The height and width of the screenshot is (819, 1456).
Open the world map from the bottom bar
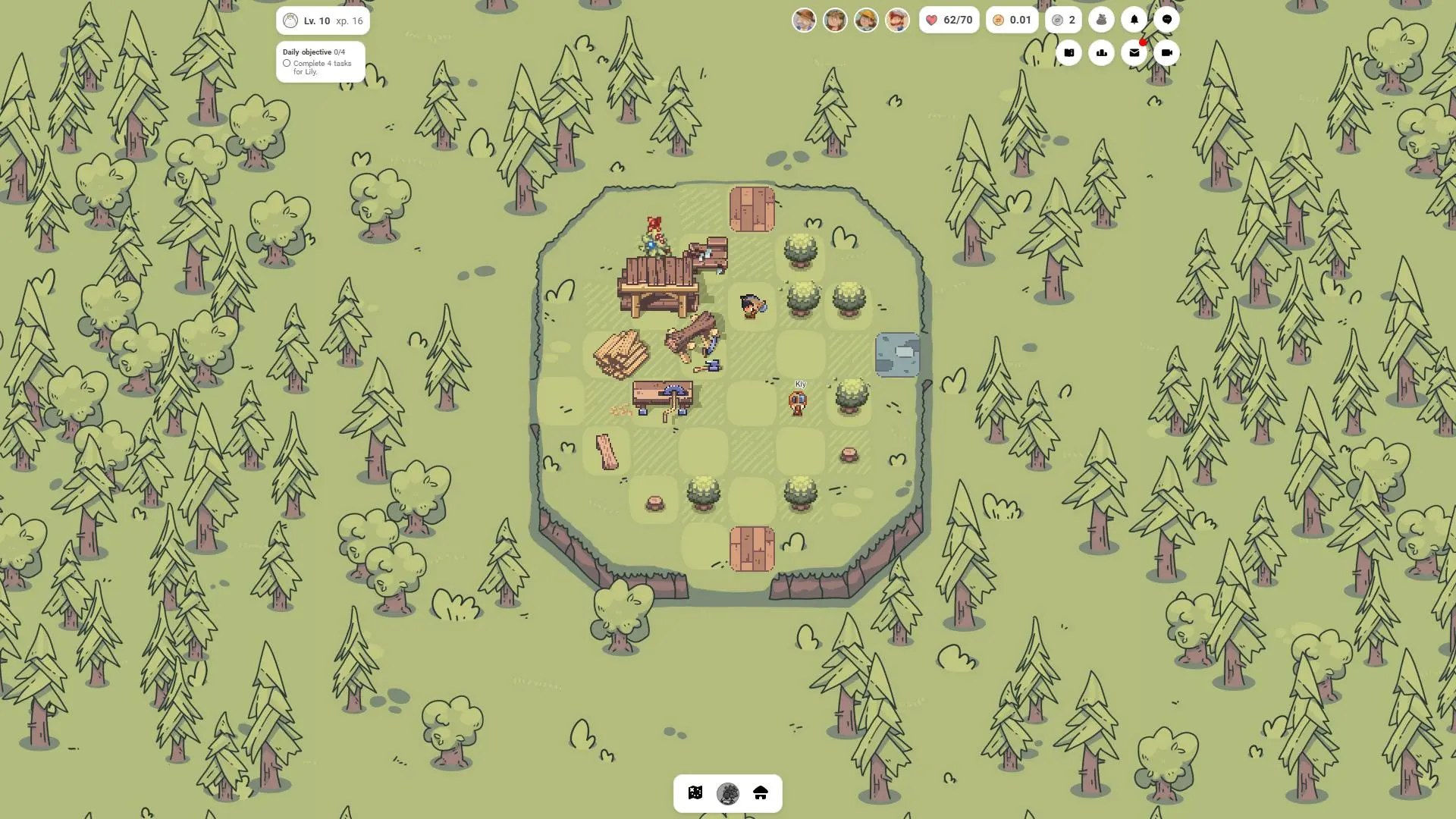[x=696, y=793]
